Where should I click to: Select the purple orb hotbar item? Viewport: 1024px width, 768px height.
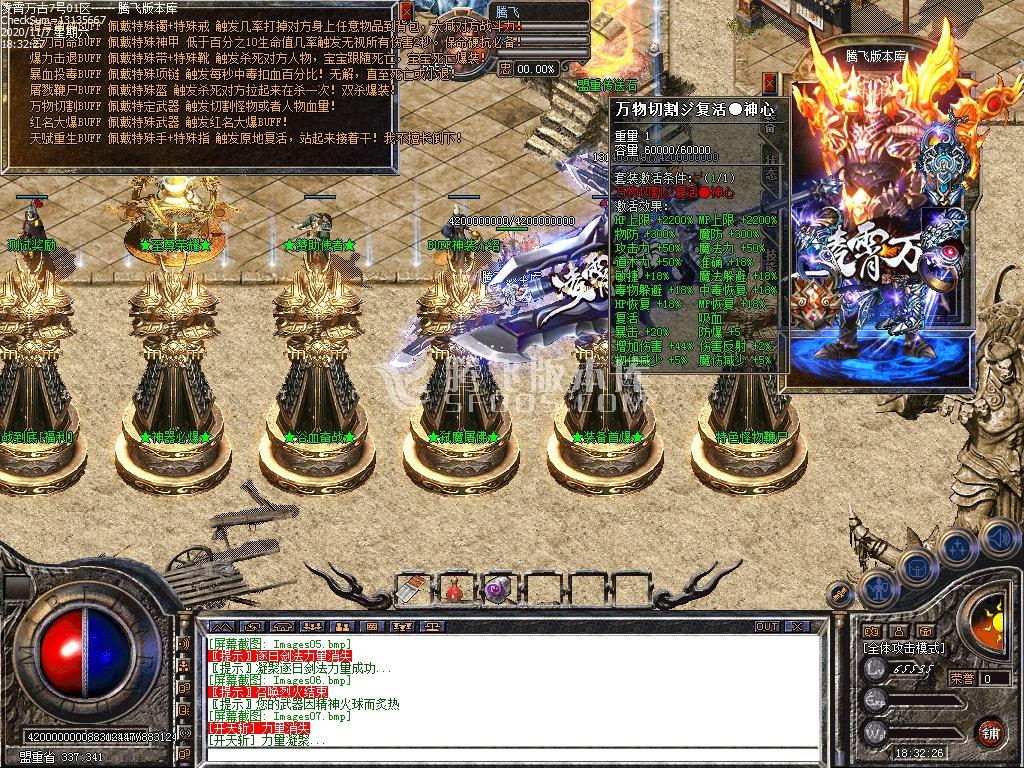(x=496, y=590)
